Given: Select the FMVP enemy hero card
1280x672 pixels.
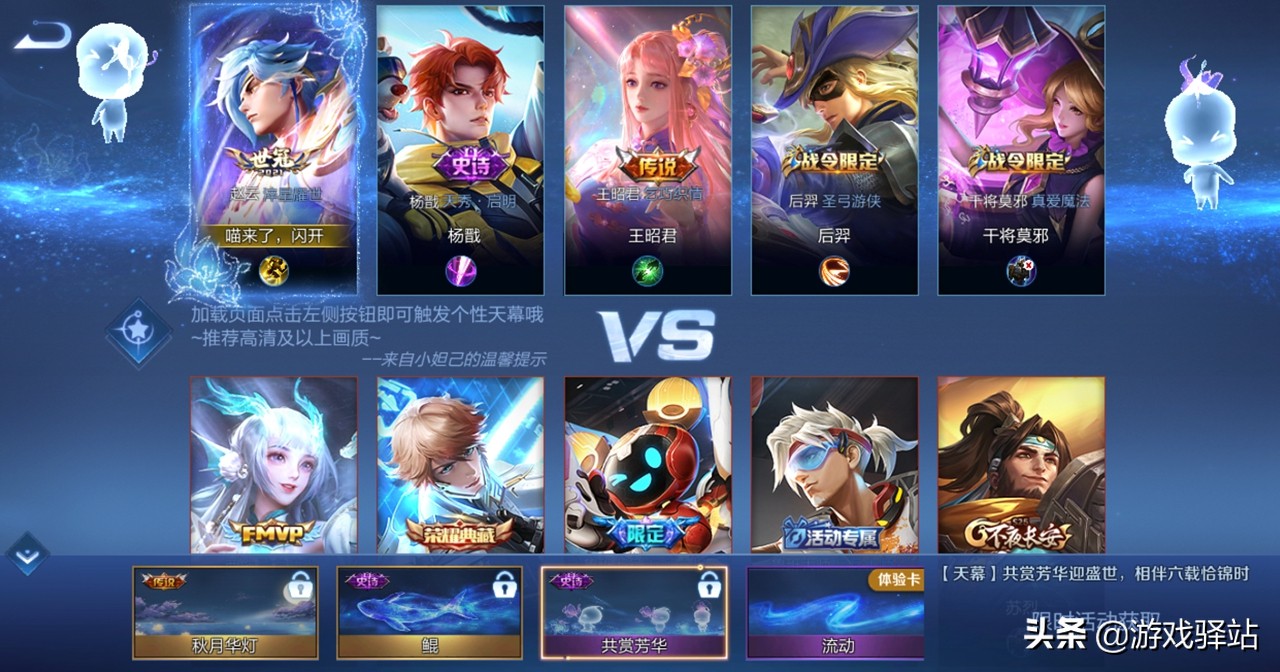Looking at the screenshot, I should [273, 465].
